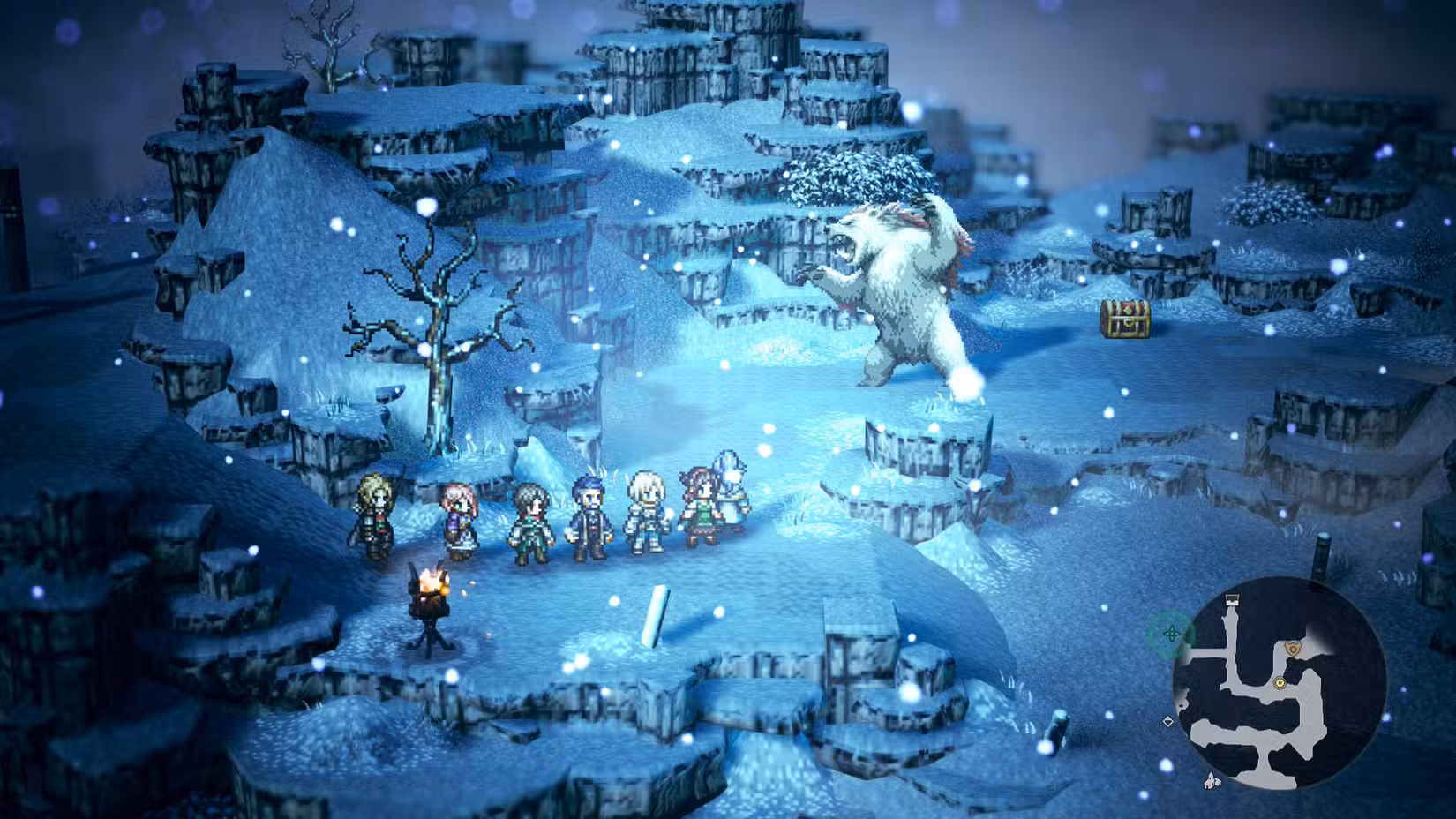Select the diamond save-point icon on minimap edge
The width and height of the screenshot is (1456, 819).
1167,721
